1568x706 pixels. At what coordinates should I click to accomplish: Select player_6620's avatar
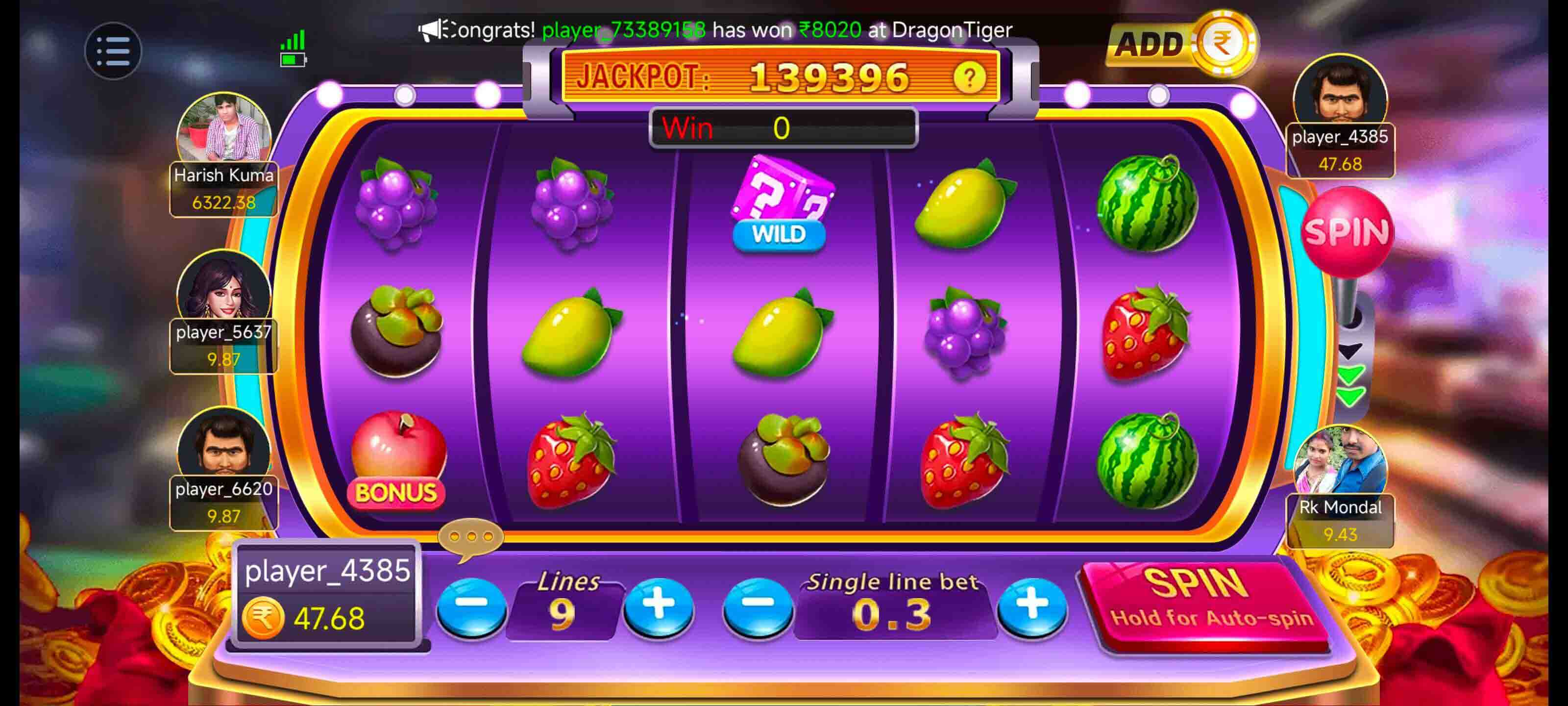tap(223, 445)
